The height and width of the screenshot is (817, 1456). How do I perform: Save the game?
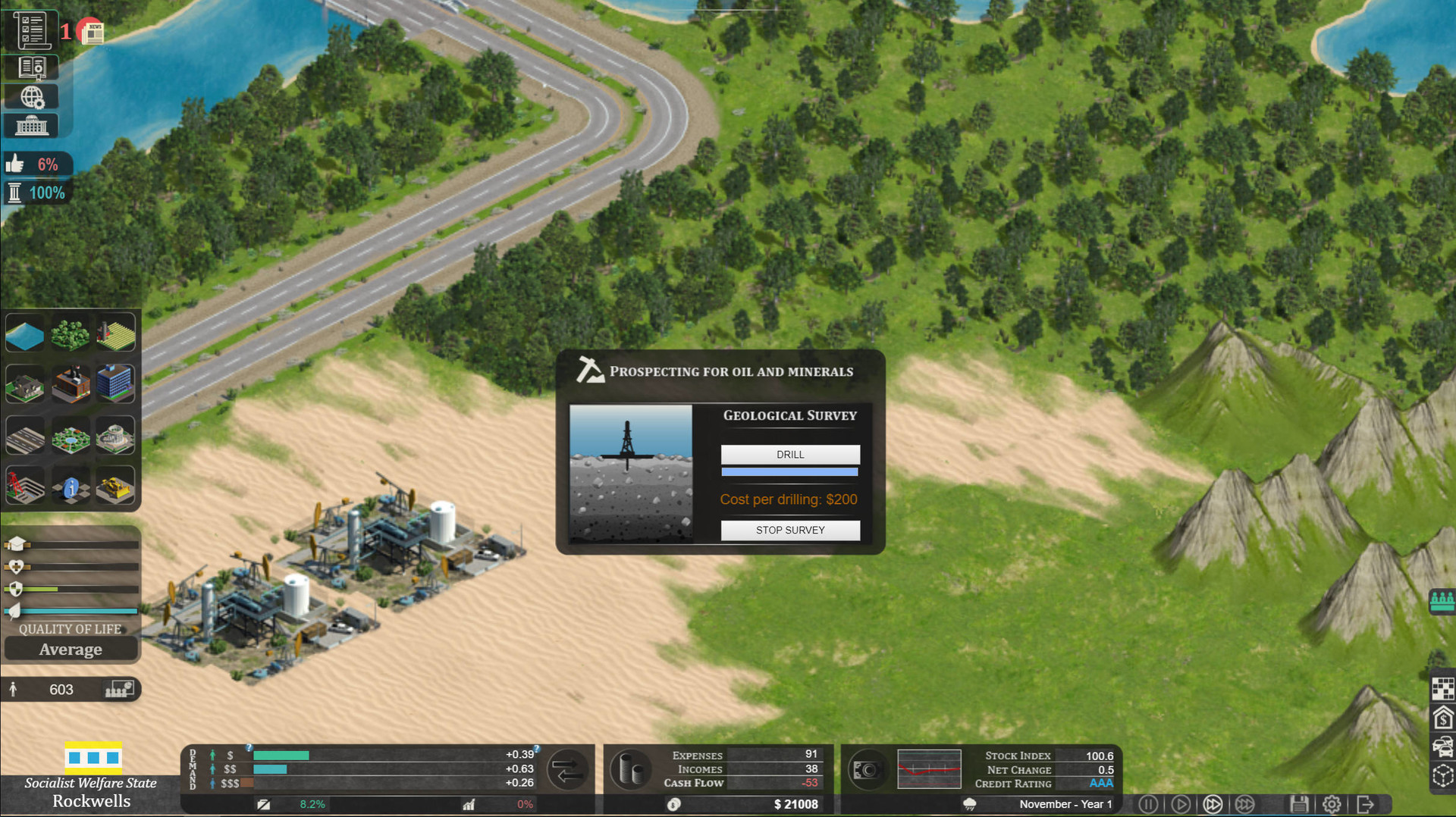(x=1300, y=804)
